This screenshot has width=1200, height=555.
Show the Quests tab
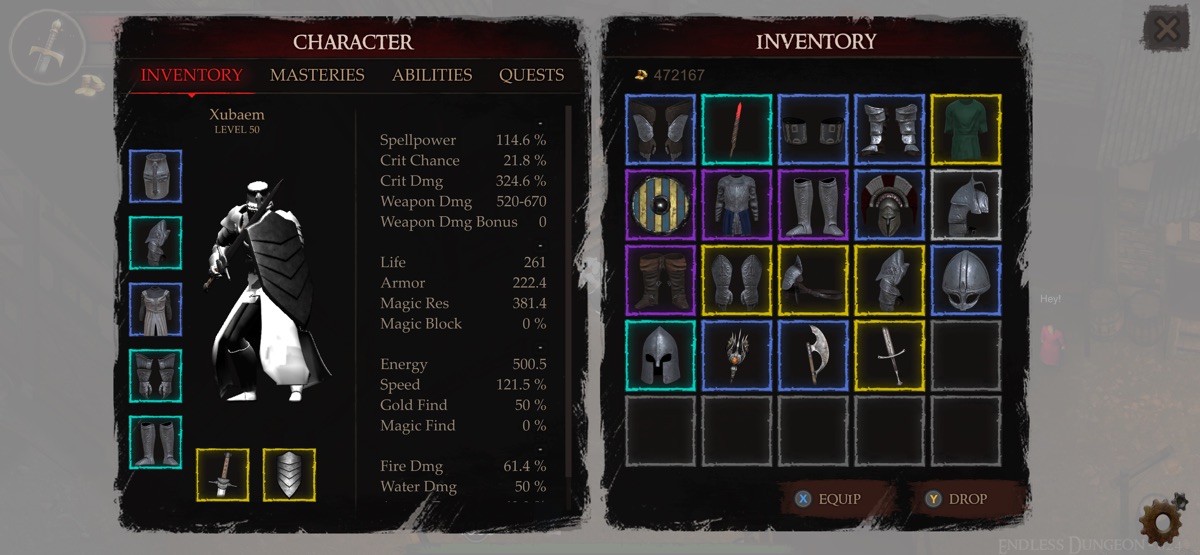click(x=531, y=75)
